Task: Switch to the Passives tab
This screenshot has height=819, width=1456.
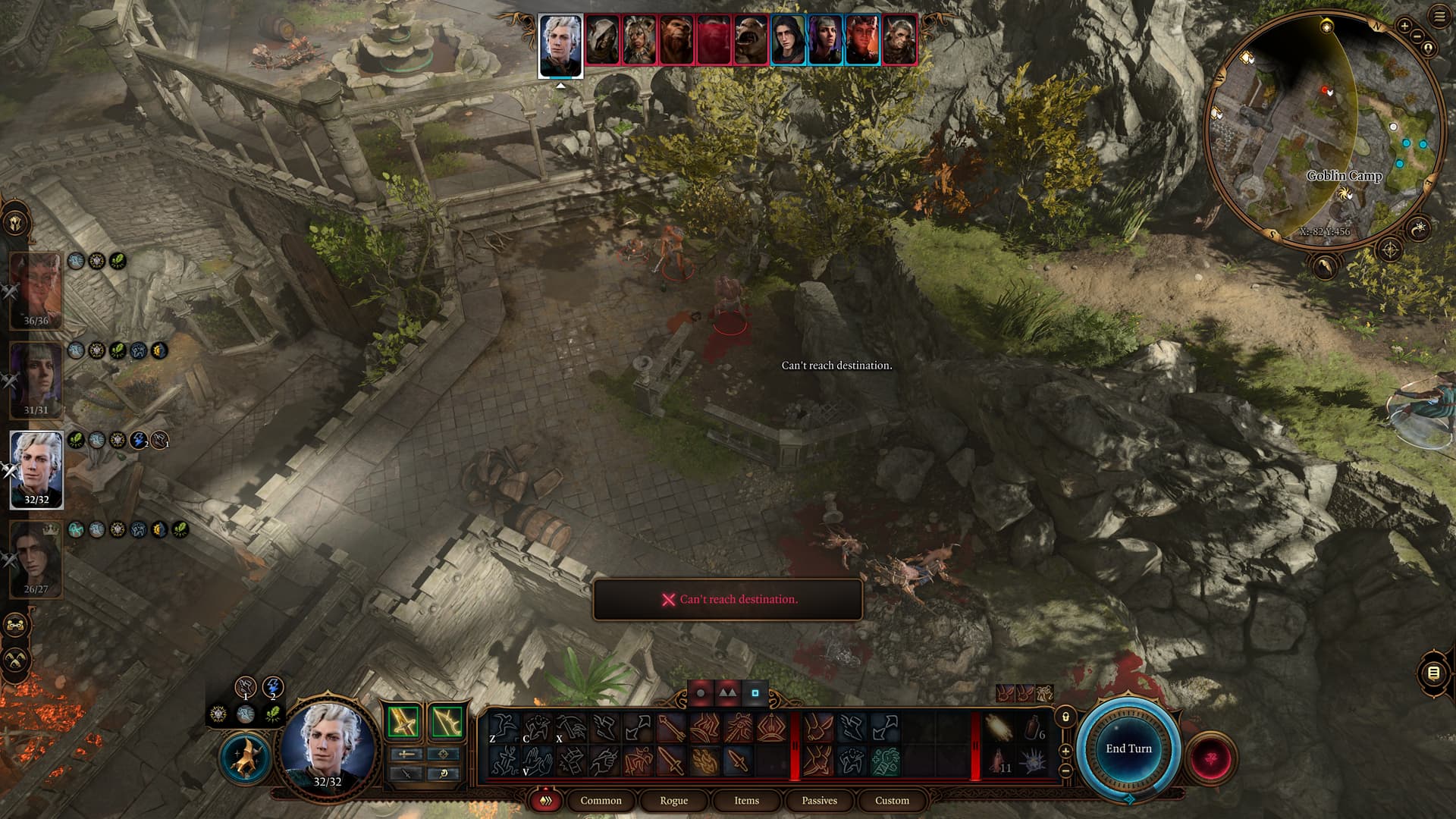Action: (819, 801)
